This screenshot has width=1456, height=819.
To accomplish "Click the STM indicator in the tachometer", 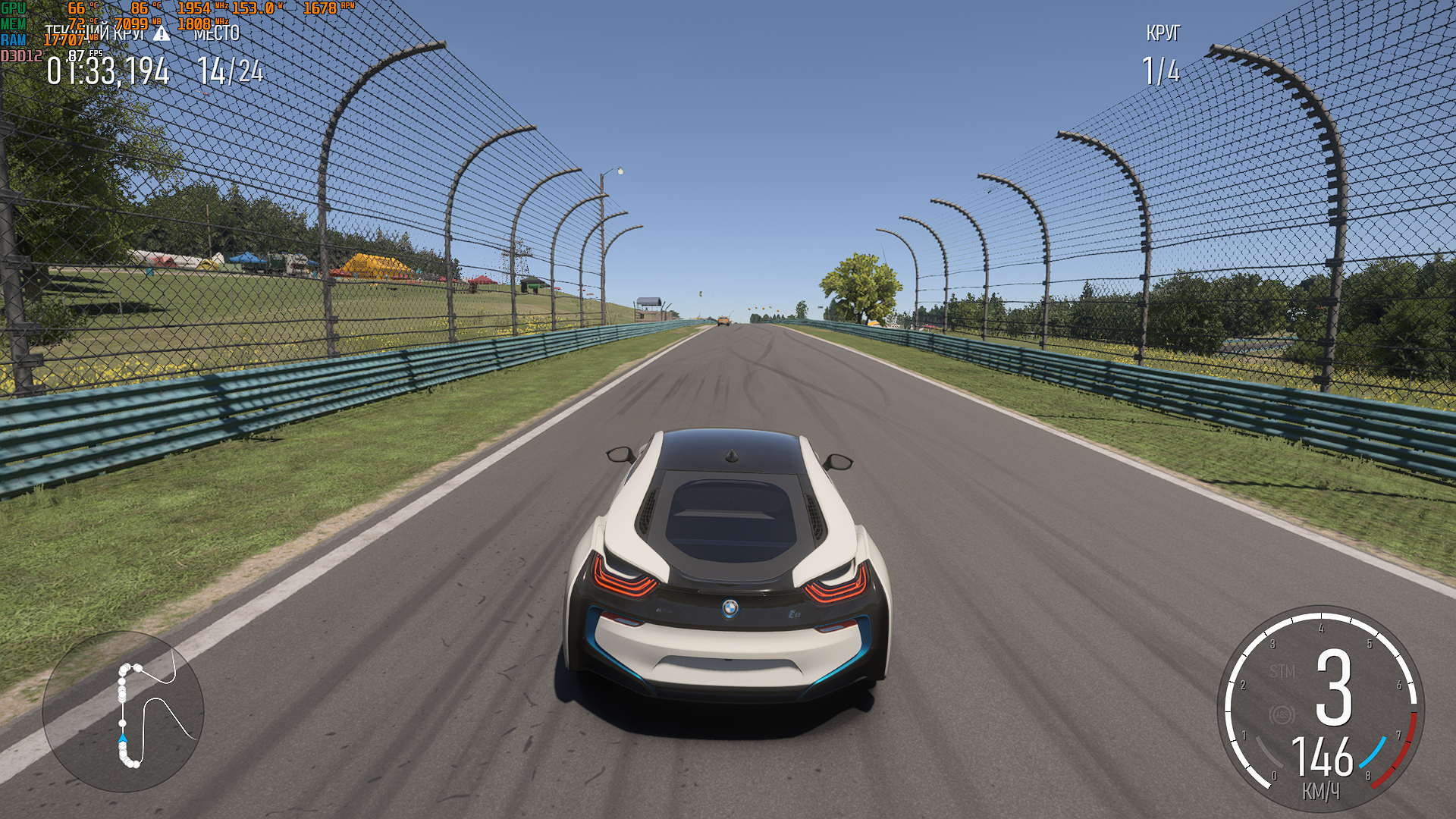I will click(x=1282, y=671).
